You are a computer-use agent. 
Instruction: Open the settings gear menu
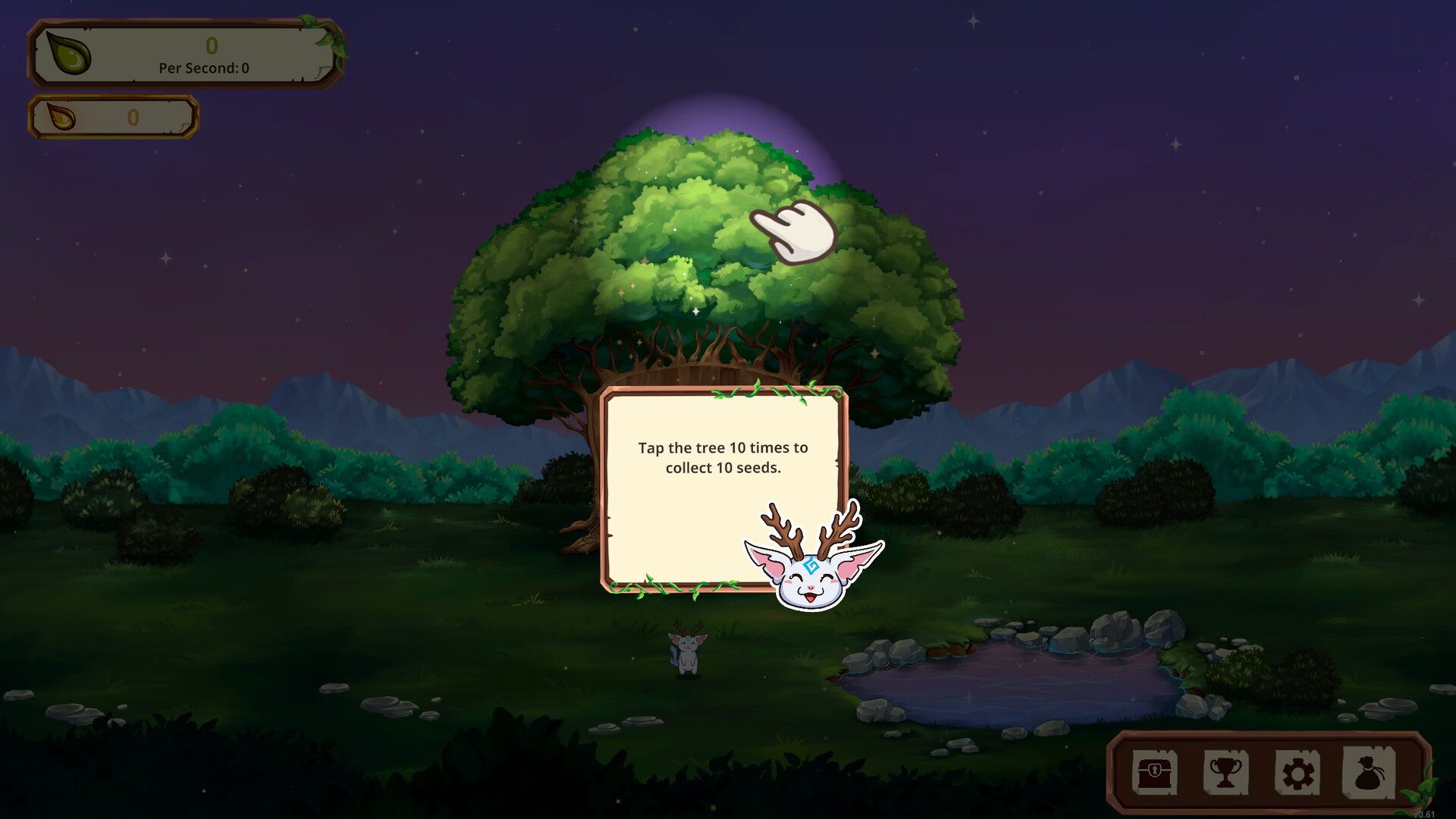pos(1297,771)
